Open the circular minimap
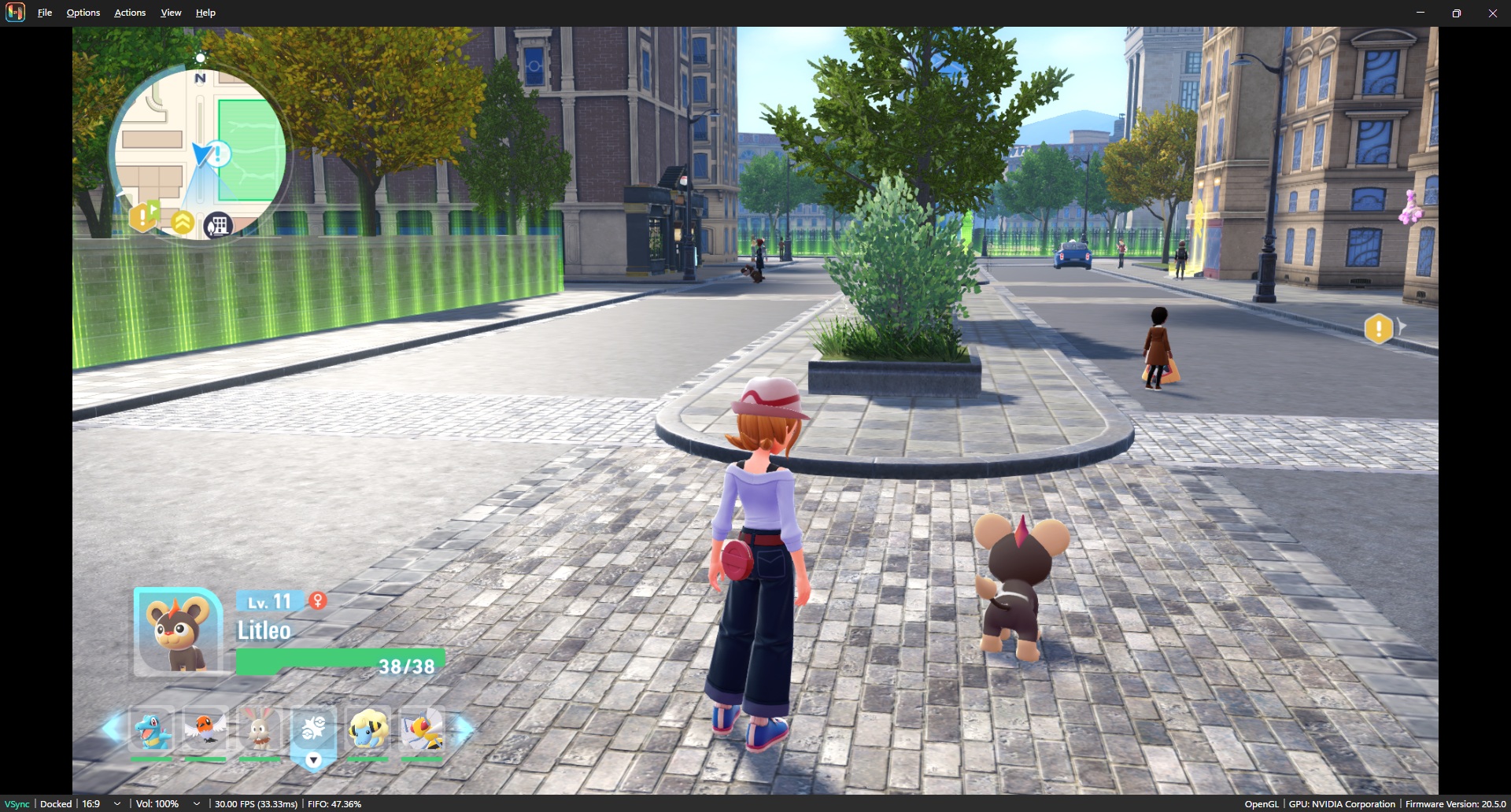This screenshot has width=1511, height=812. tap(200, 149)
